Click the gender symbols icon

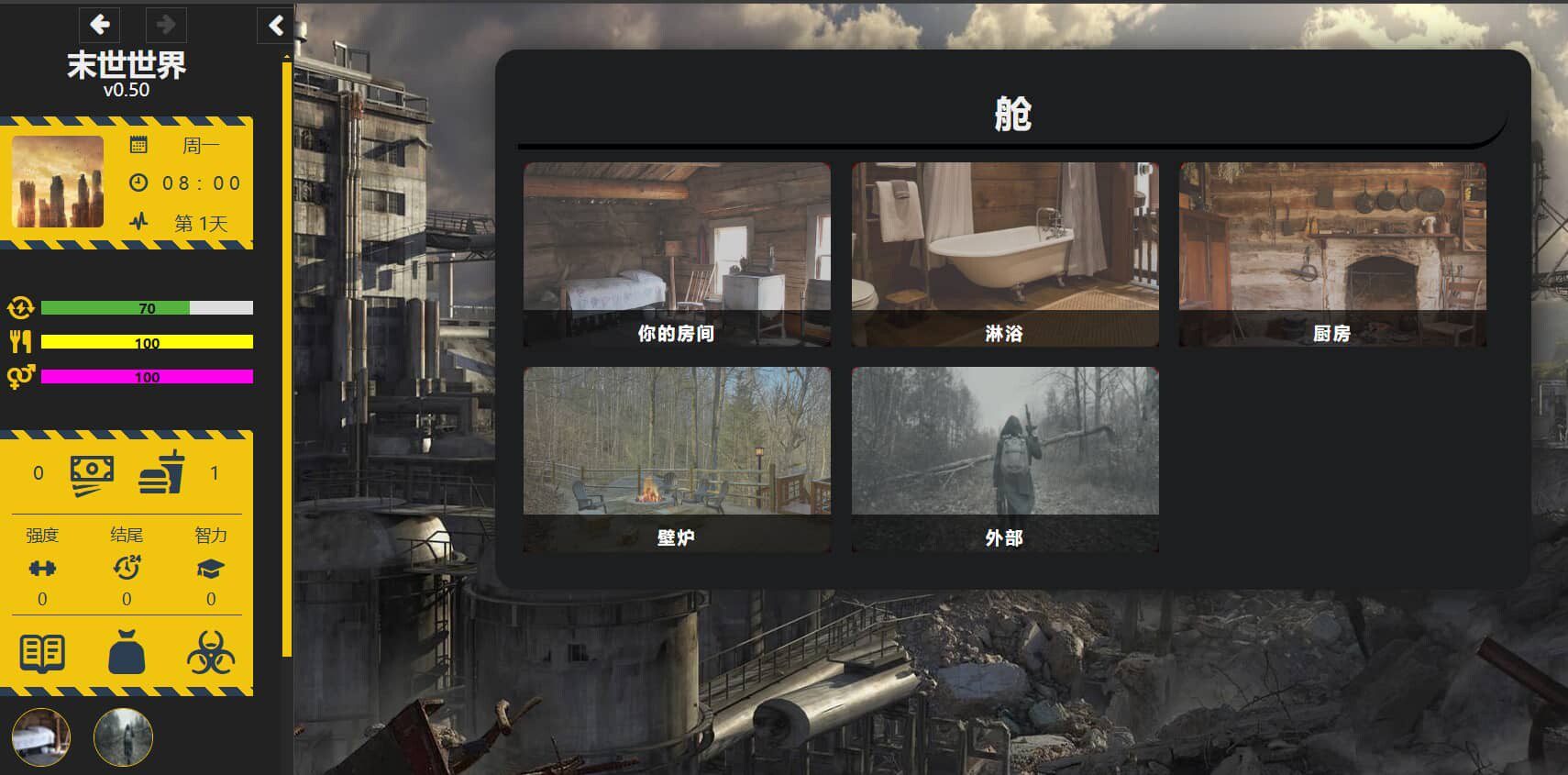click(22, 374)
